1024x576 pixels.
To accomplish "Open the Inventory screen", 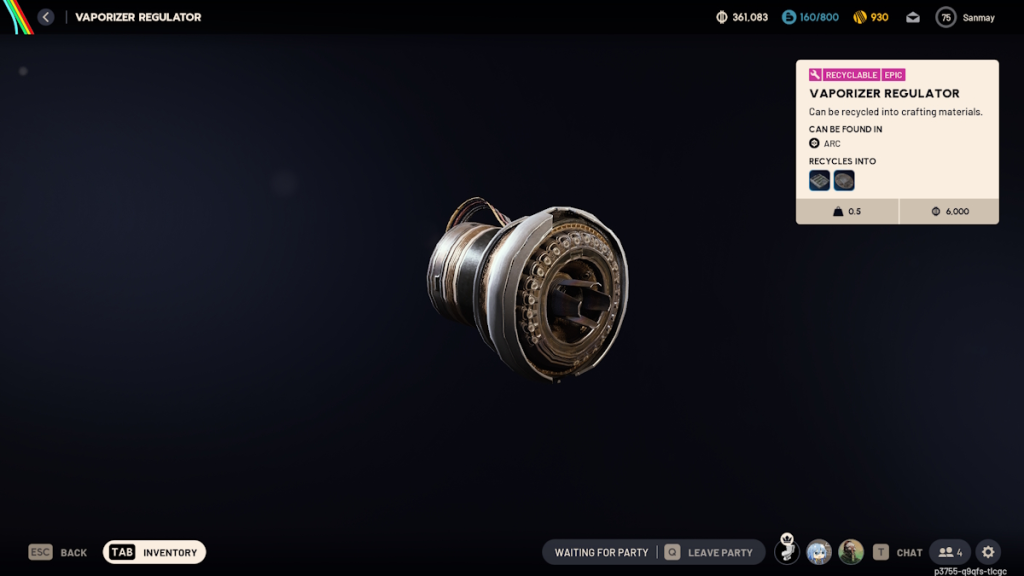I will pyautogui.click(x=154, y=552).
